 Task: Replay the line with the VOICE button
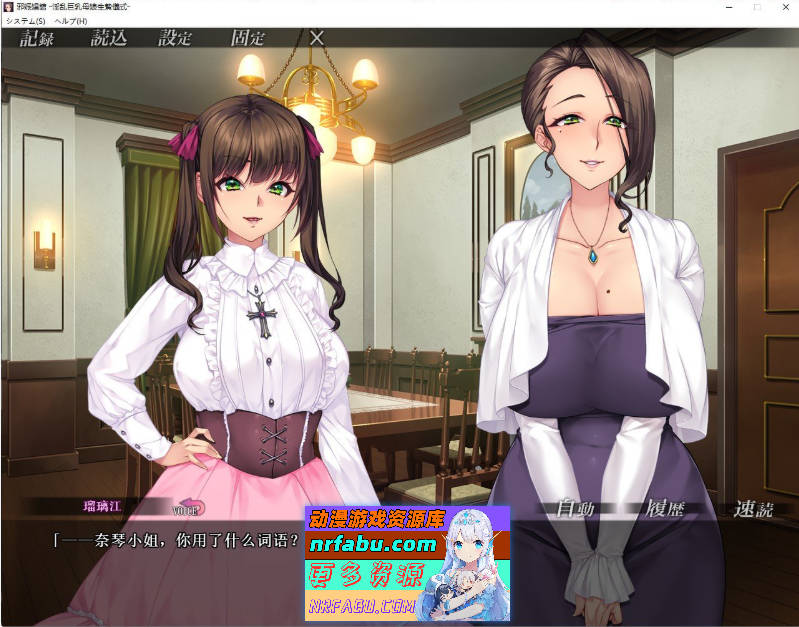189,509
